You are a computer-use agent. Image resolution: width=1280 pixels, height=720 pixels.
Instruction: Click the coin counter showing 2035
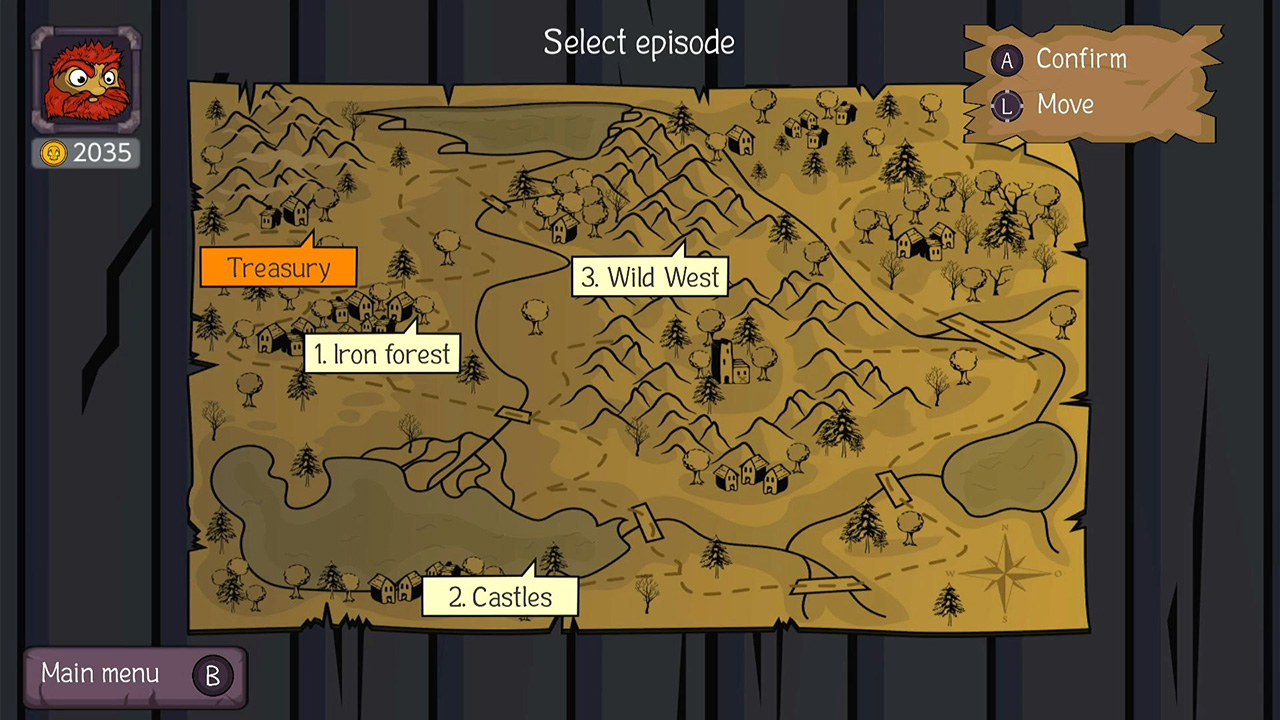[x=85, y=153]
